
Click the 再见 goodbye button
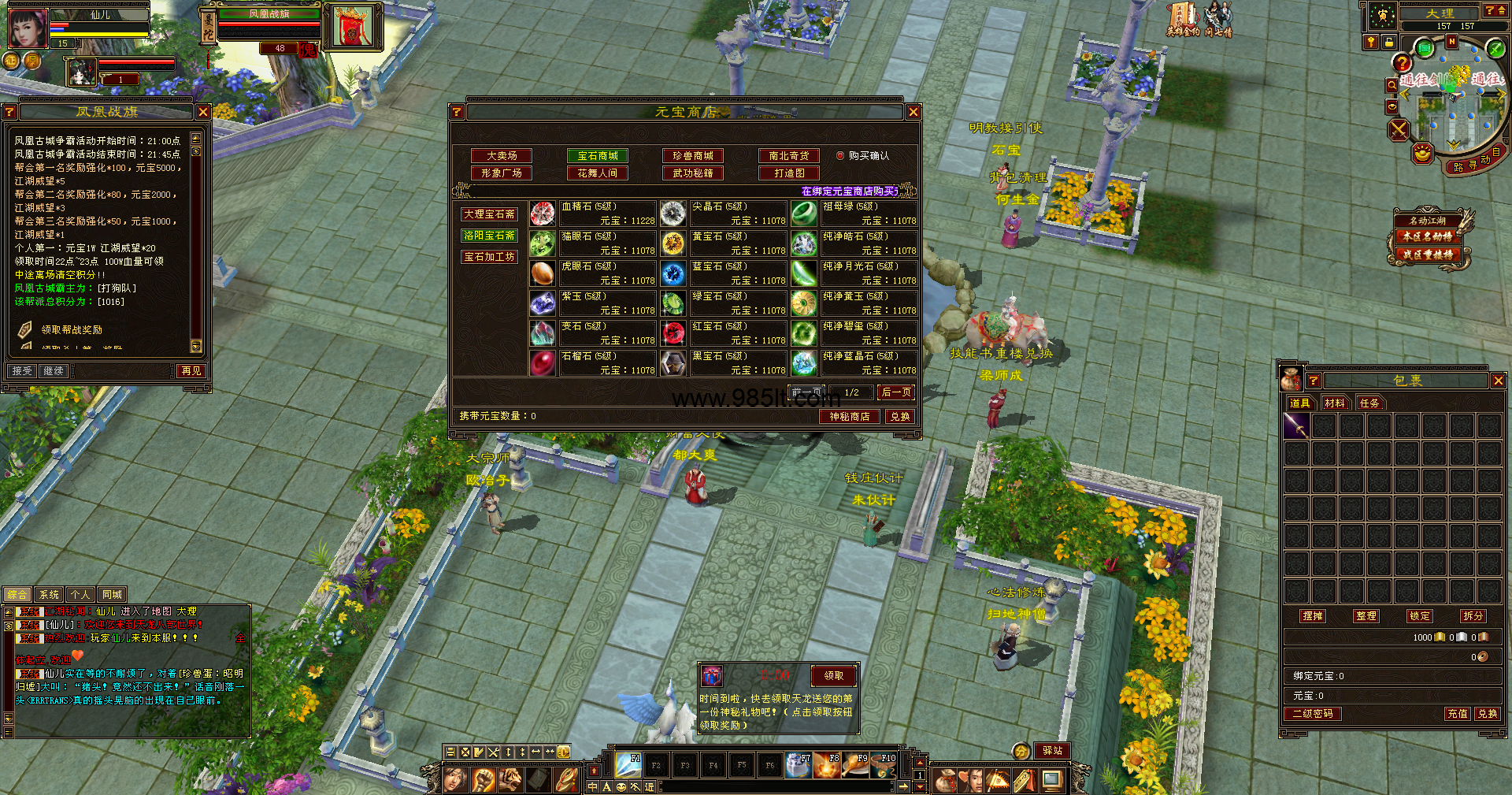(191, 371)
